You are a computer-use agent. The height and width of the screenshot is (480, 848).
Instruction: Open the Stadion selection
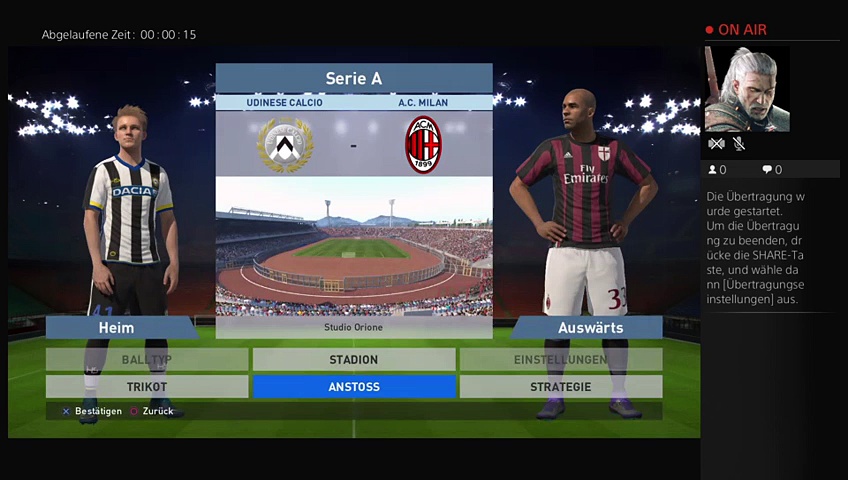pyautogui.click(x=354, y=360)
